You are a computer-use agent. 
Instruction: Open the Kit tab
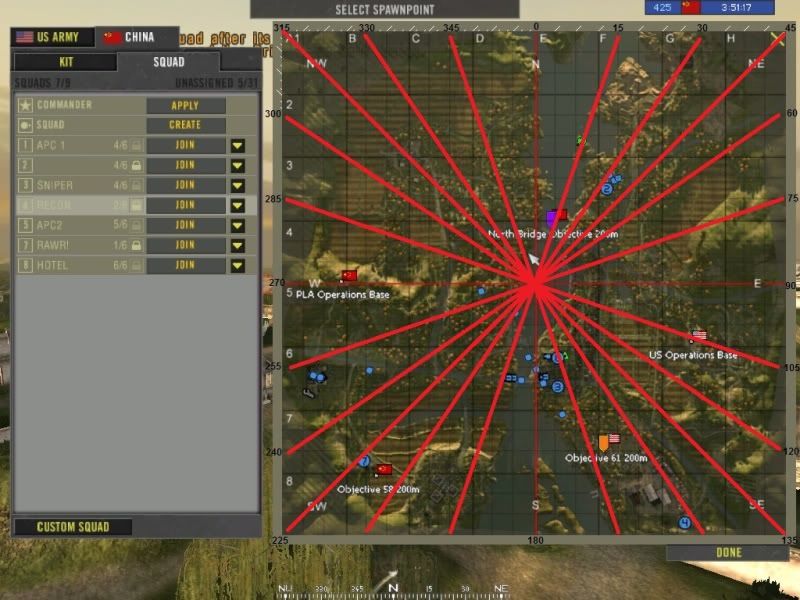66,61
